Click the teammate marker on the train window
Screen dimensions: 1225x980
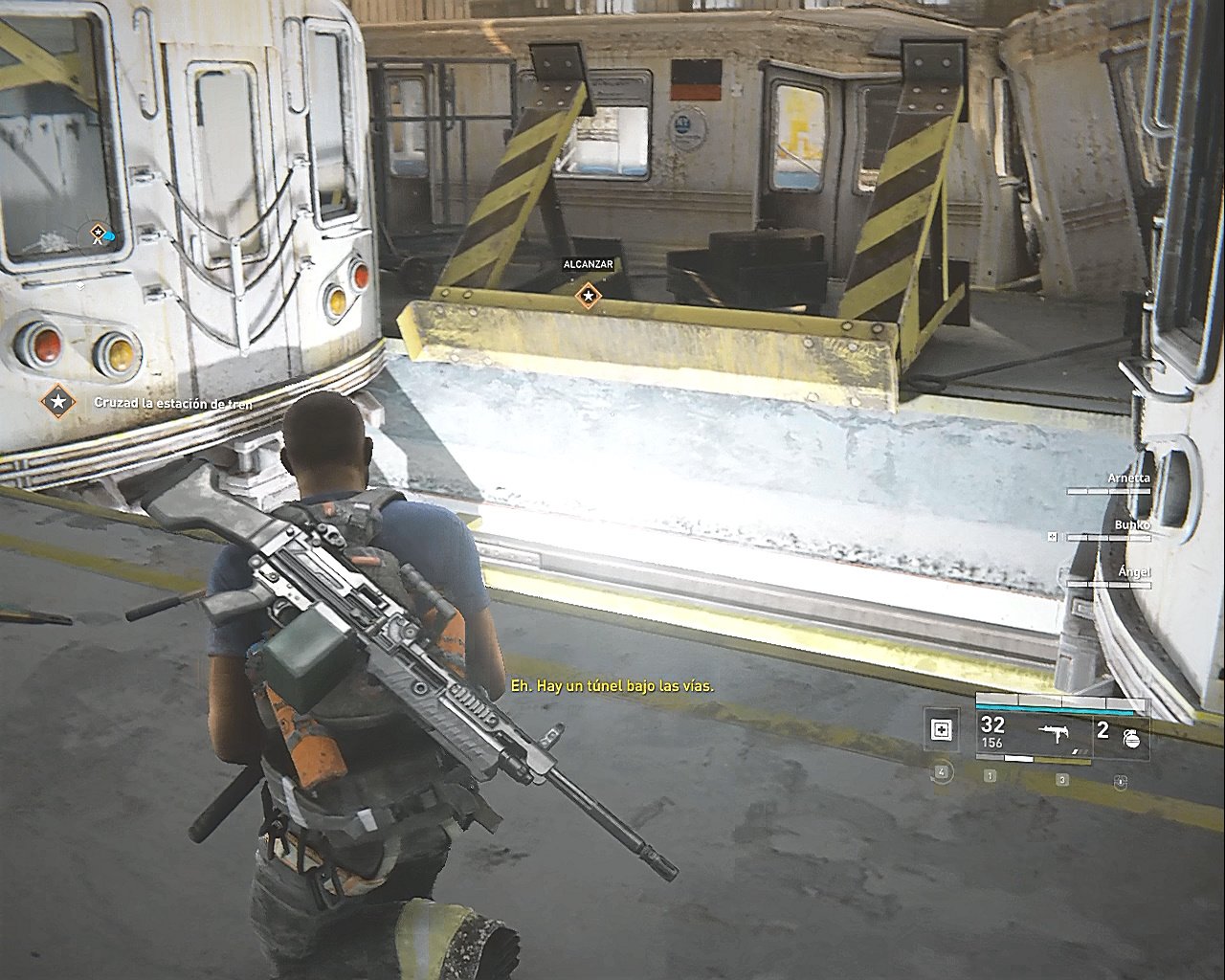[x=99, y=233]
